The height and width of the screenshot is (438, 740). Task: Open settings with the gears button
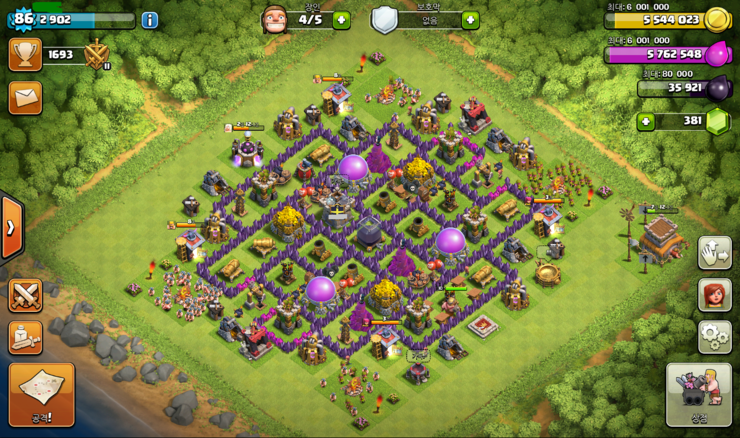[714, 337]
